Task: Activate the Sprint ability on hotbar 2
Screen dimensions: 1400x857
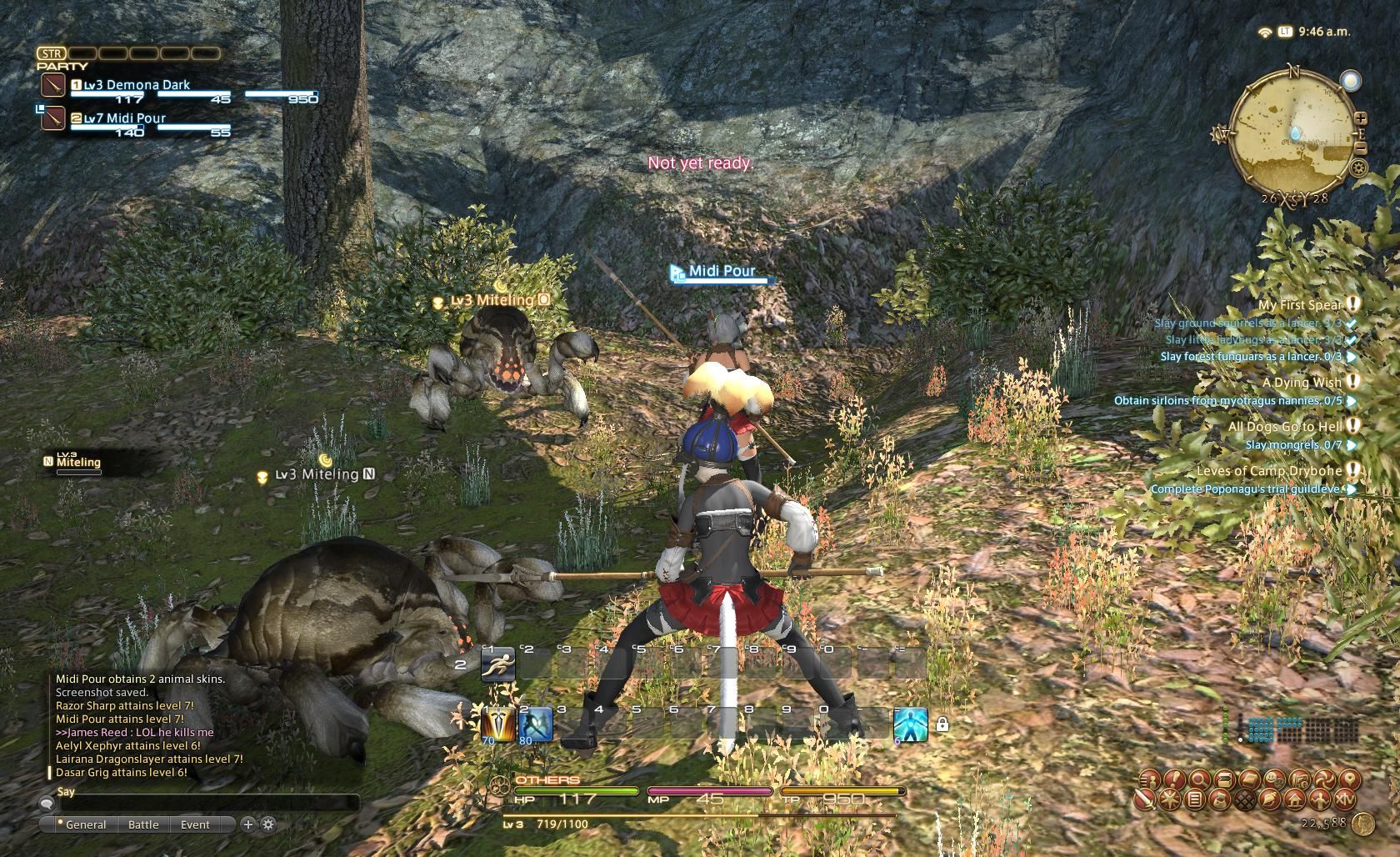Action: (x=498, y=665)
